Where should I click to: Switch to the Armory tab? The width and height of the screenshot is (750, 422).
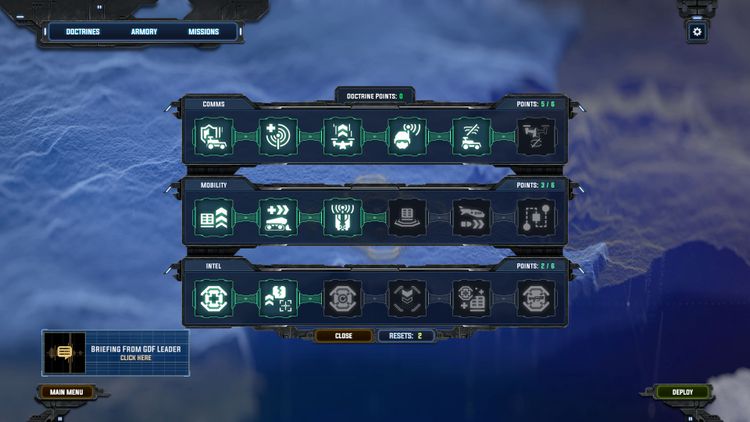pyautogui.click(x=144, y=32)
